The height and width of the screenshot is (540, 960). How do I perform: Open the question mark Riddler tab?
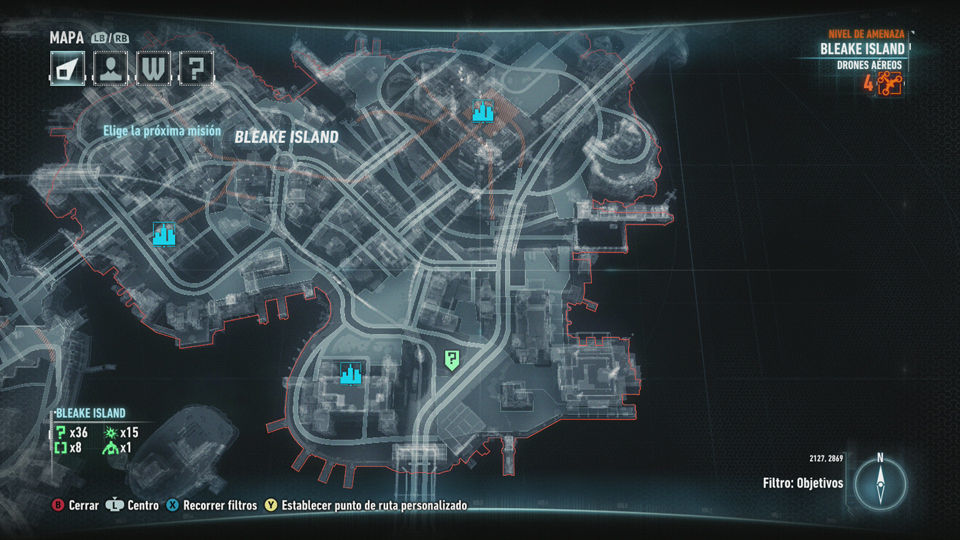tap(197, 69)
